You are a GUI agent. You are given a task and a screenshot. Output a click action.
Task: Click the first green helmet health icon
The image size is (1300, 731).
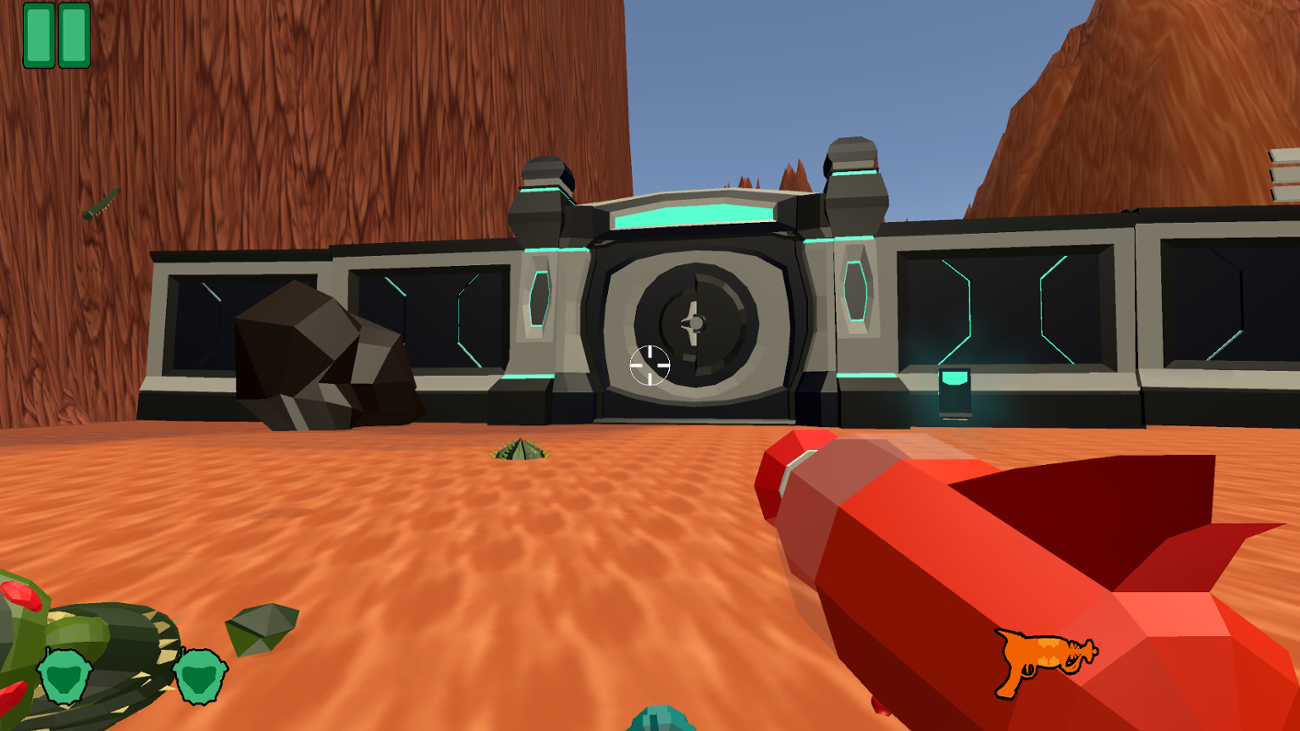pyautogui.click(x=64, y=675)
